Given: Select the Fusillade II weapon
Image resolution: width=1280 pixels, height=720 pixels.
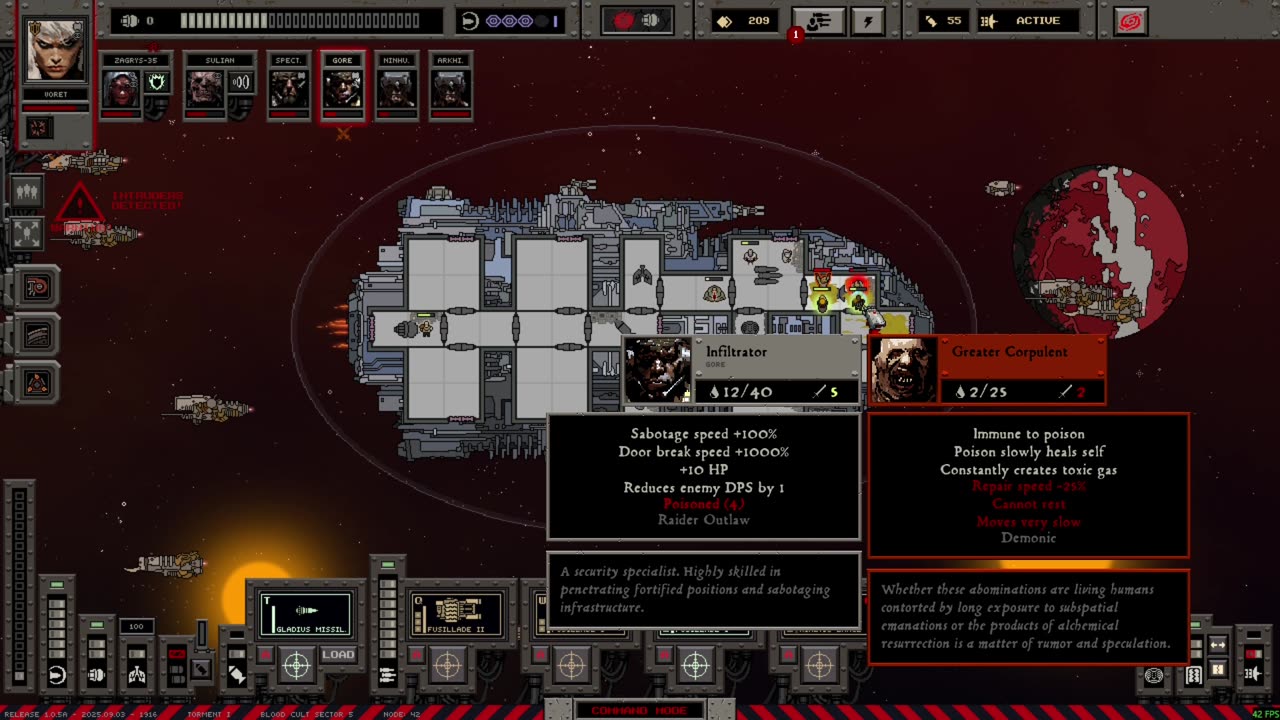Looking at the screenshot, I should pos(456,613).
